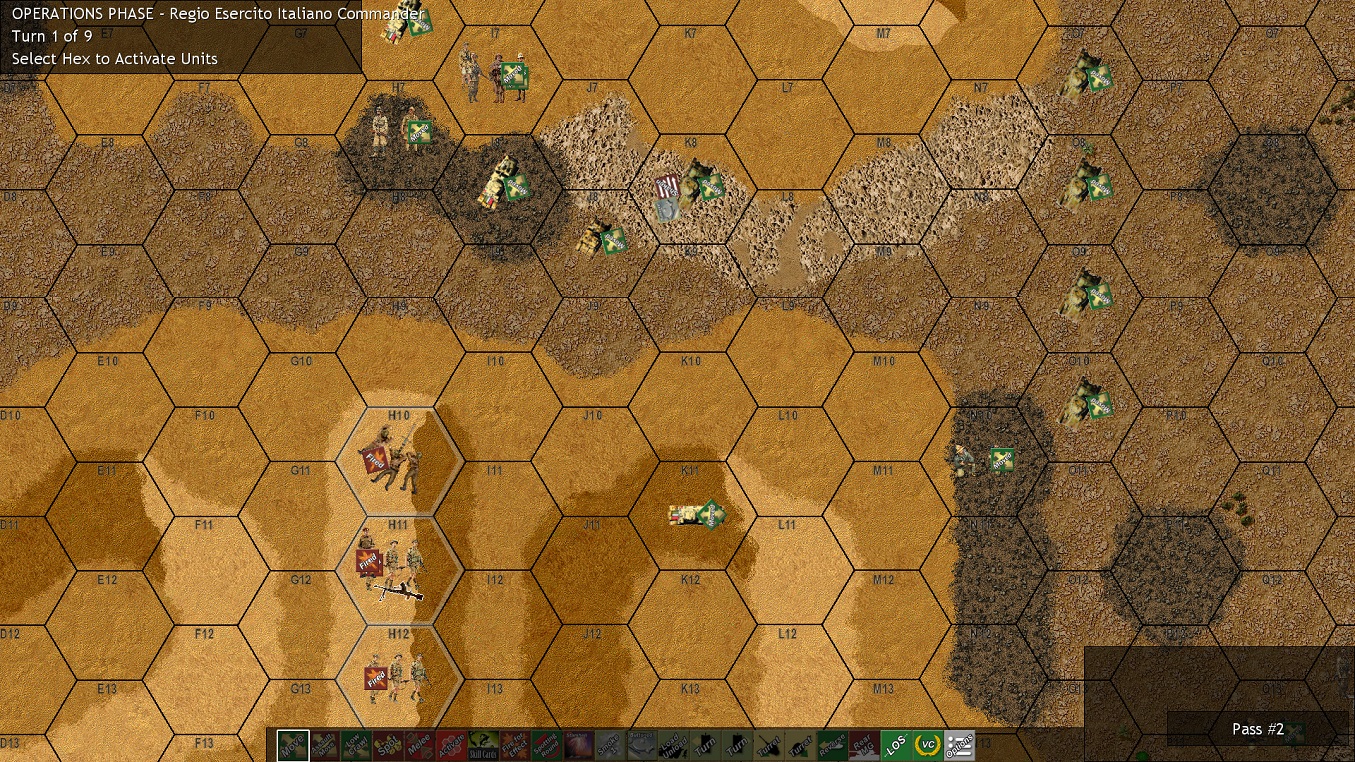
Task: Click the Pass #2 button
Action: coord(1258,729)
